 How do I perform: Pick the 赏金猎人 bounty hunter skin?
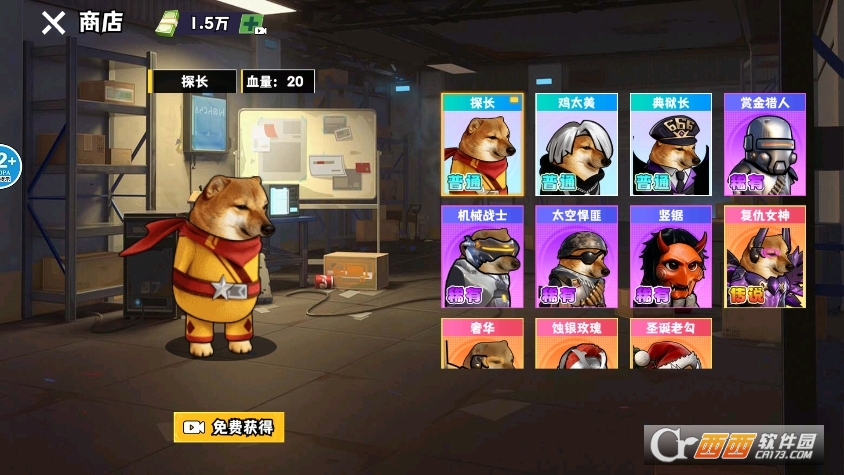click(765, 144)
